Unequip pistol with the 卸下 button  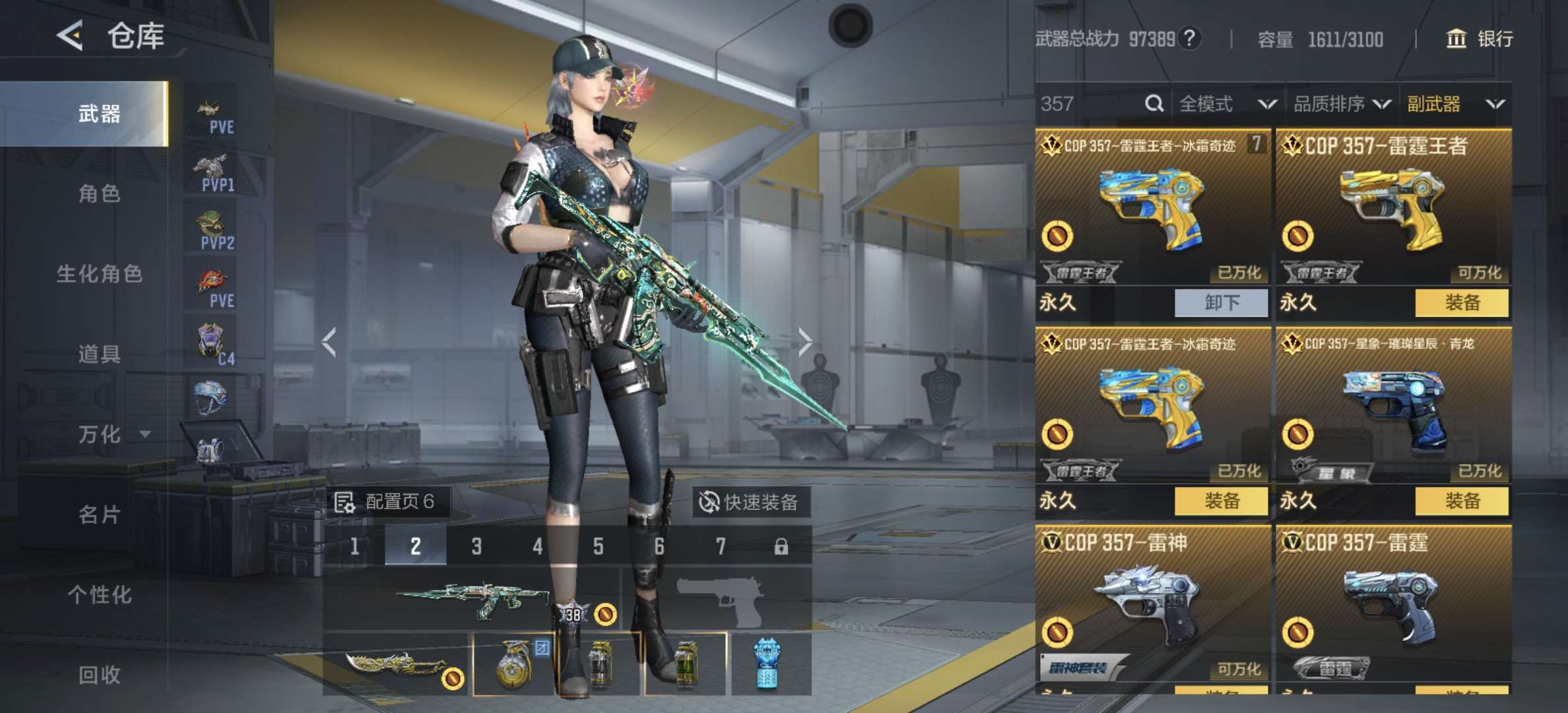click(1221, 303)
